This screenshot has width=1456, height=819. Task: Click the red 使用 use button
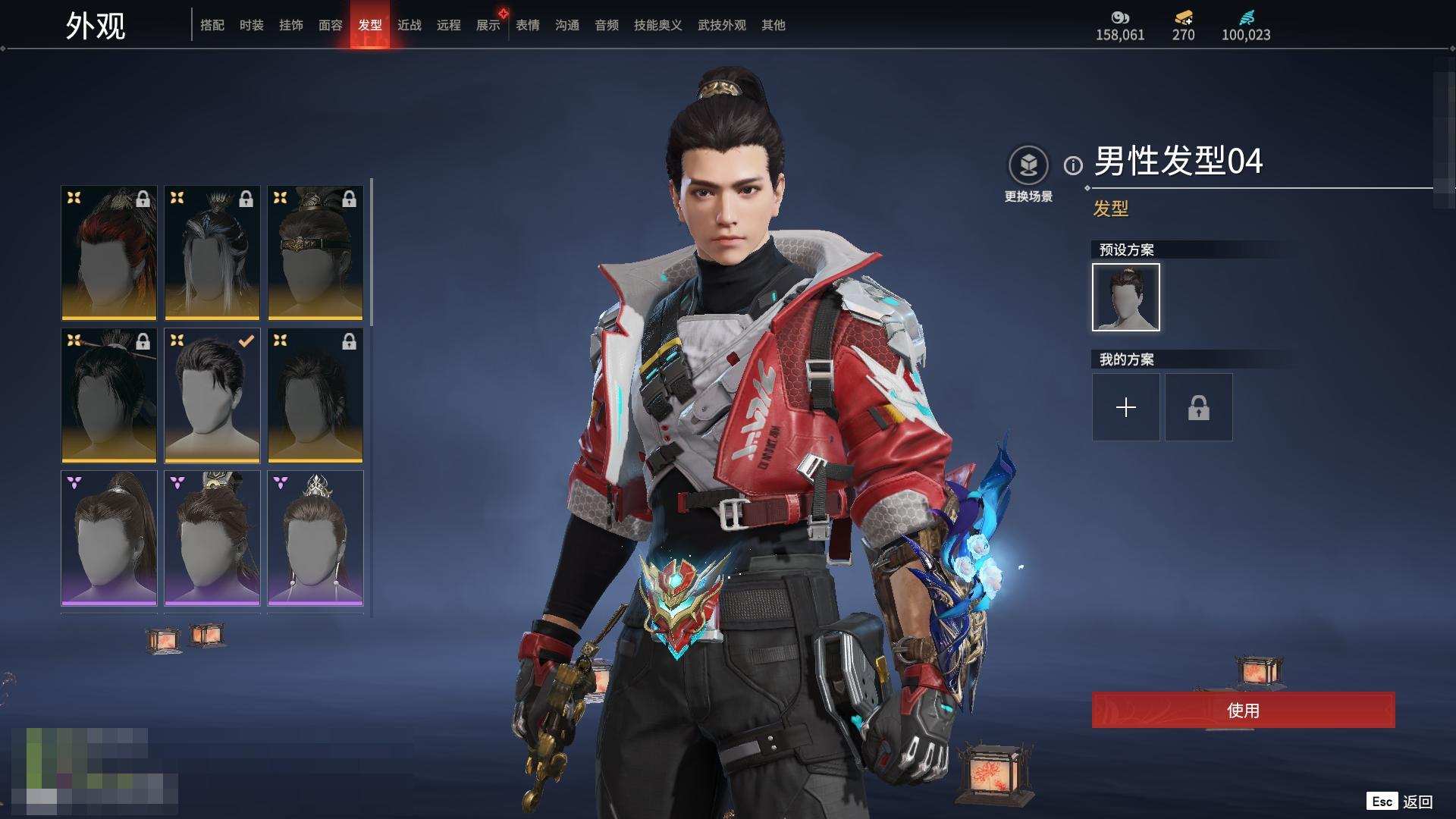pyautogui.click(x=1243, y=710)
